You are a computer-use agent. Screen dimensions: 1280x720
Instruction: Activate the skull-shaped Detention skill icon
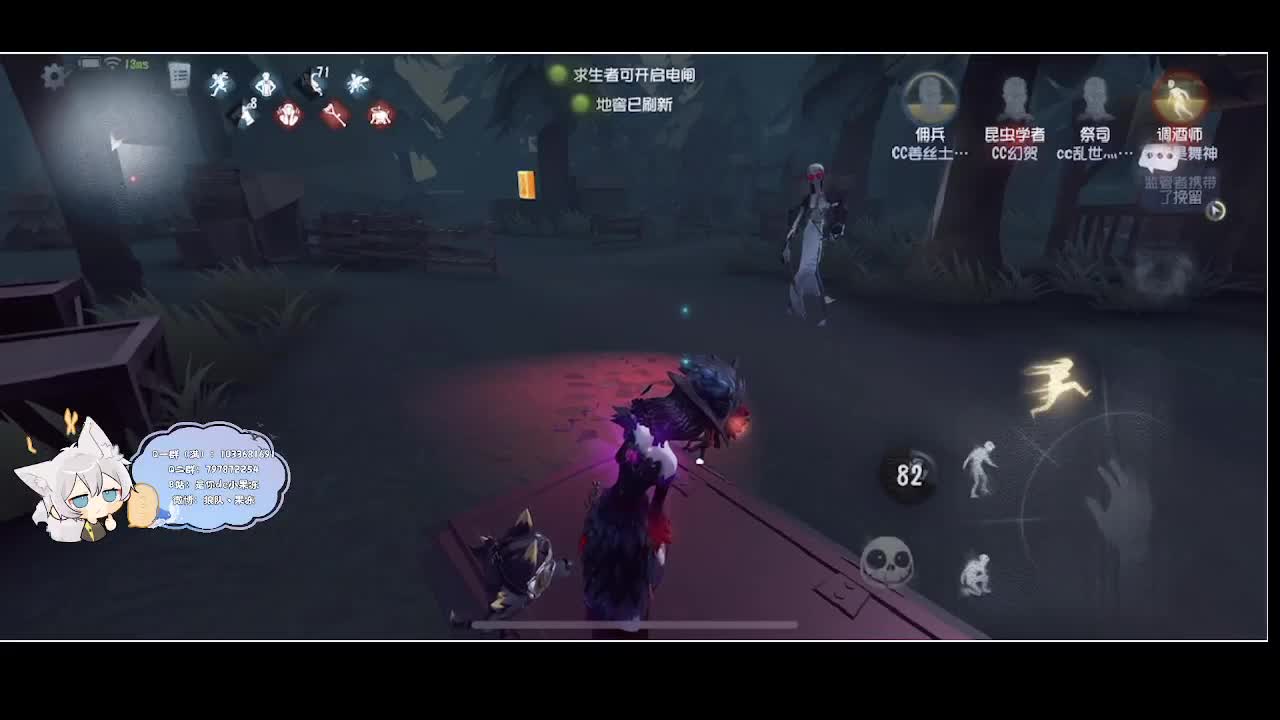[886, 560]
